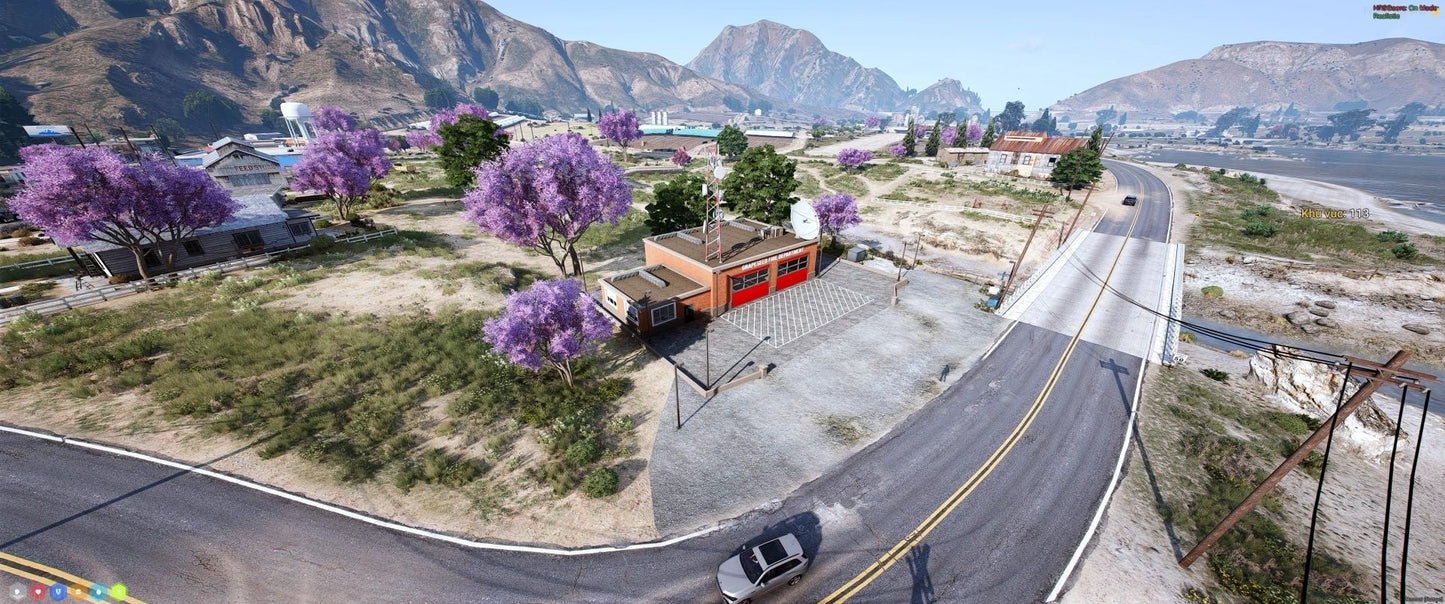Select the cyan water drop thirst icon
Image resolution: width=1445 pixels, height=604 pixels.
pyautogui.click(x=98, y=591)
